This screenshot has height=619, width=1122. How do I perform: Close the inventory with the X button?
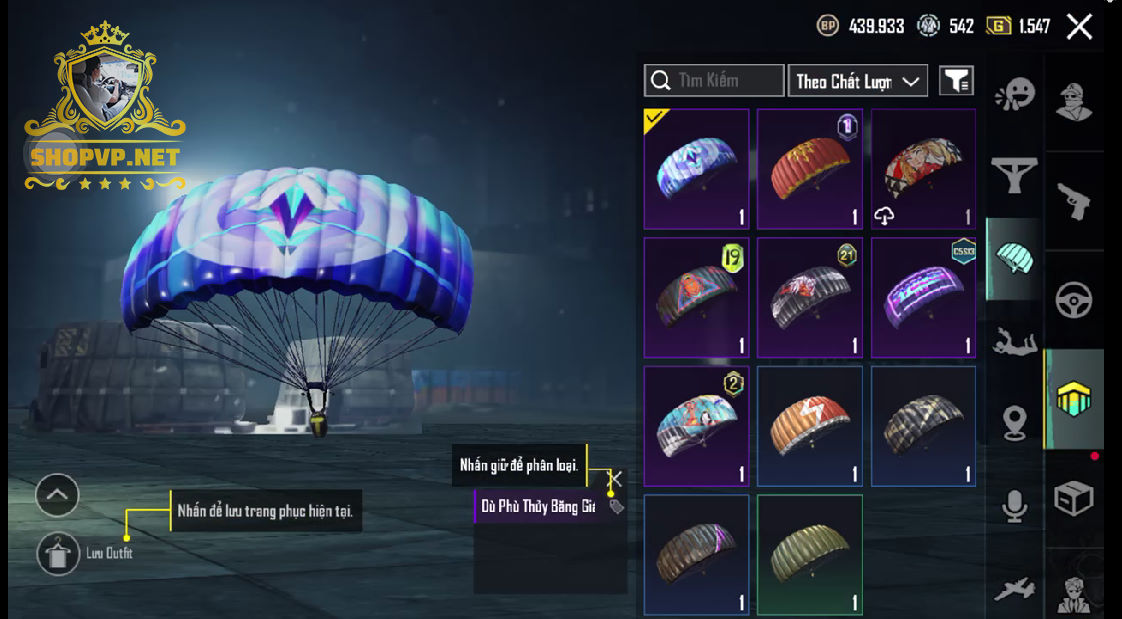click(1079, 27)
